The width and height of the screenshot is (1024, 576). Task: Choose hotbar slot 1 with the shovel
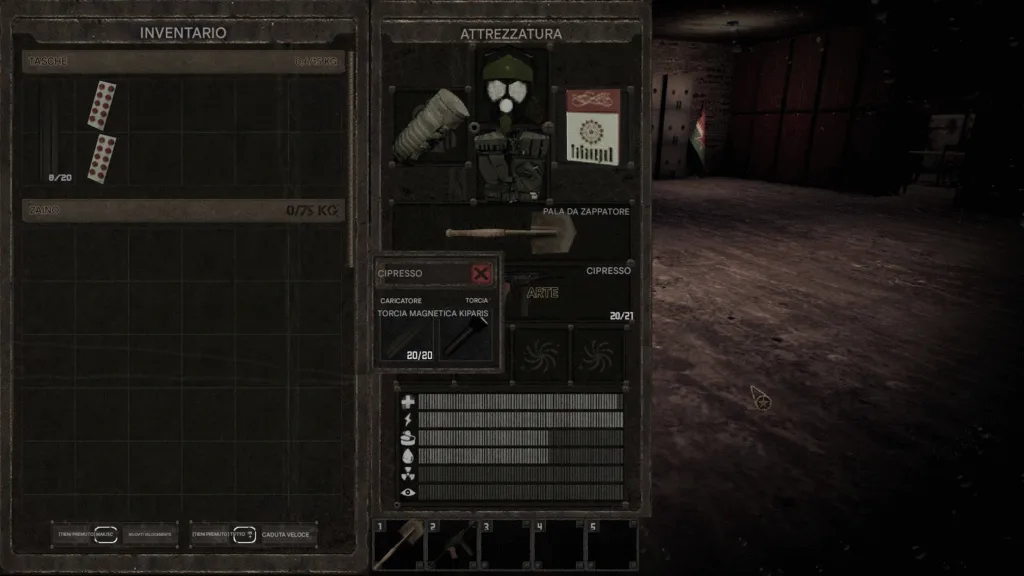coord(398,544)
